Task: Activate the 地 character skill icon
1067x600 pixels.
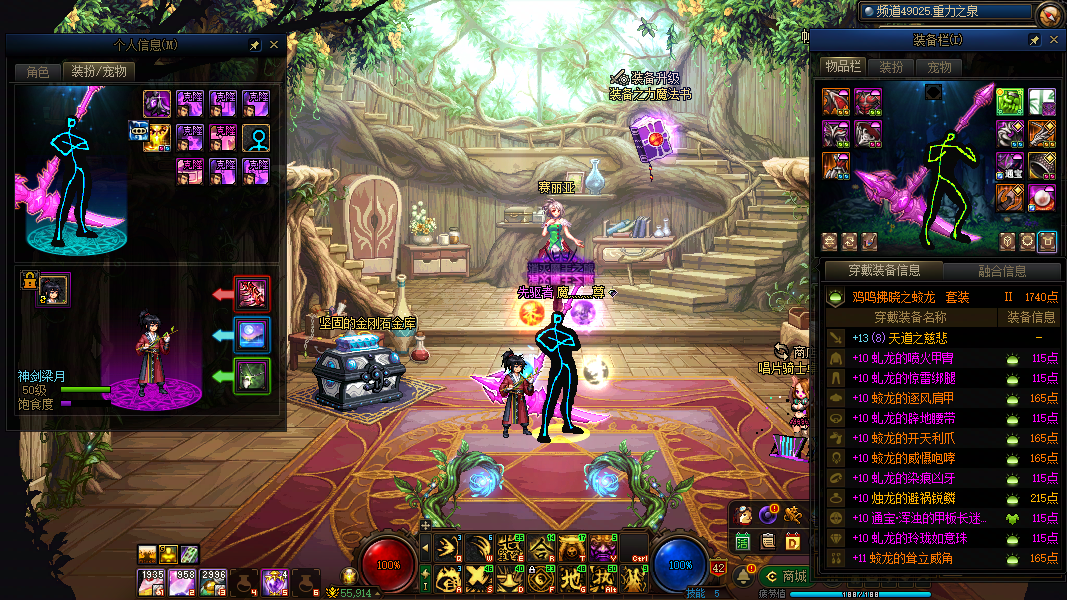Action: tap(571, 578)
